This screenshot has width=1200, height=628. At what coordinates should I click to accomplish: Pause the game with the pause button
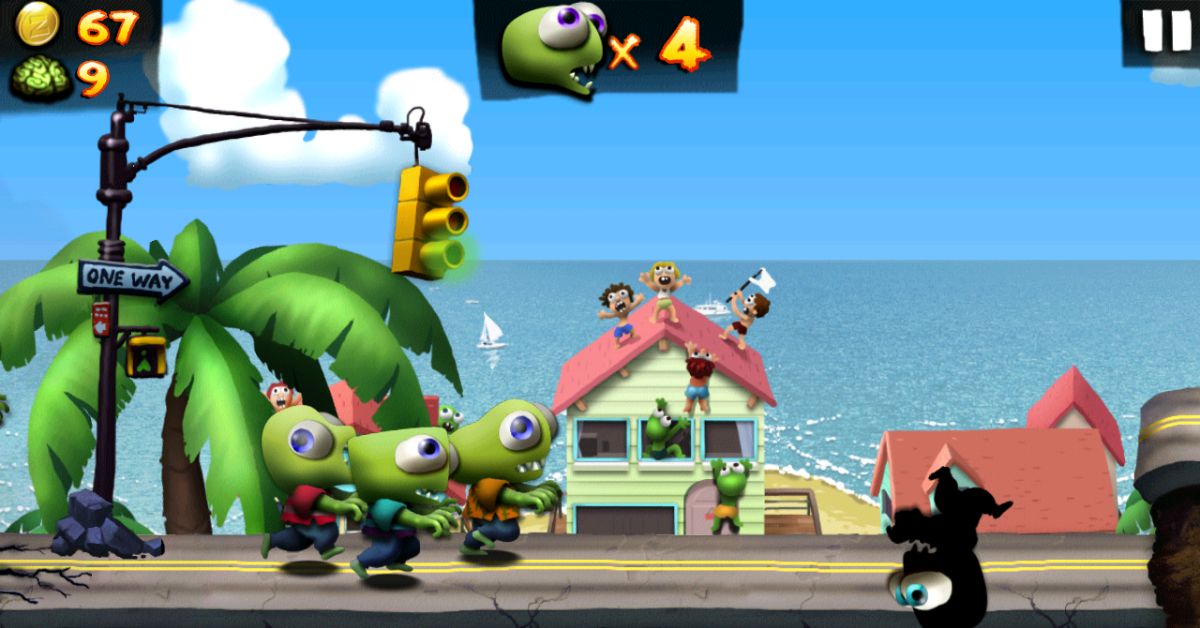1165,32
